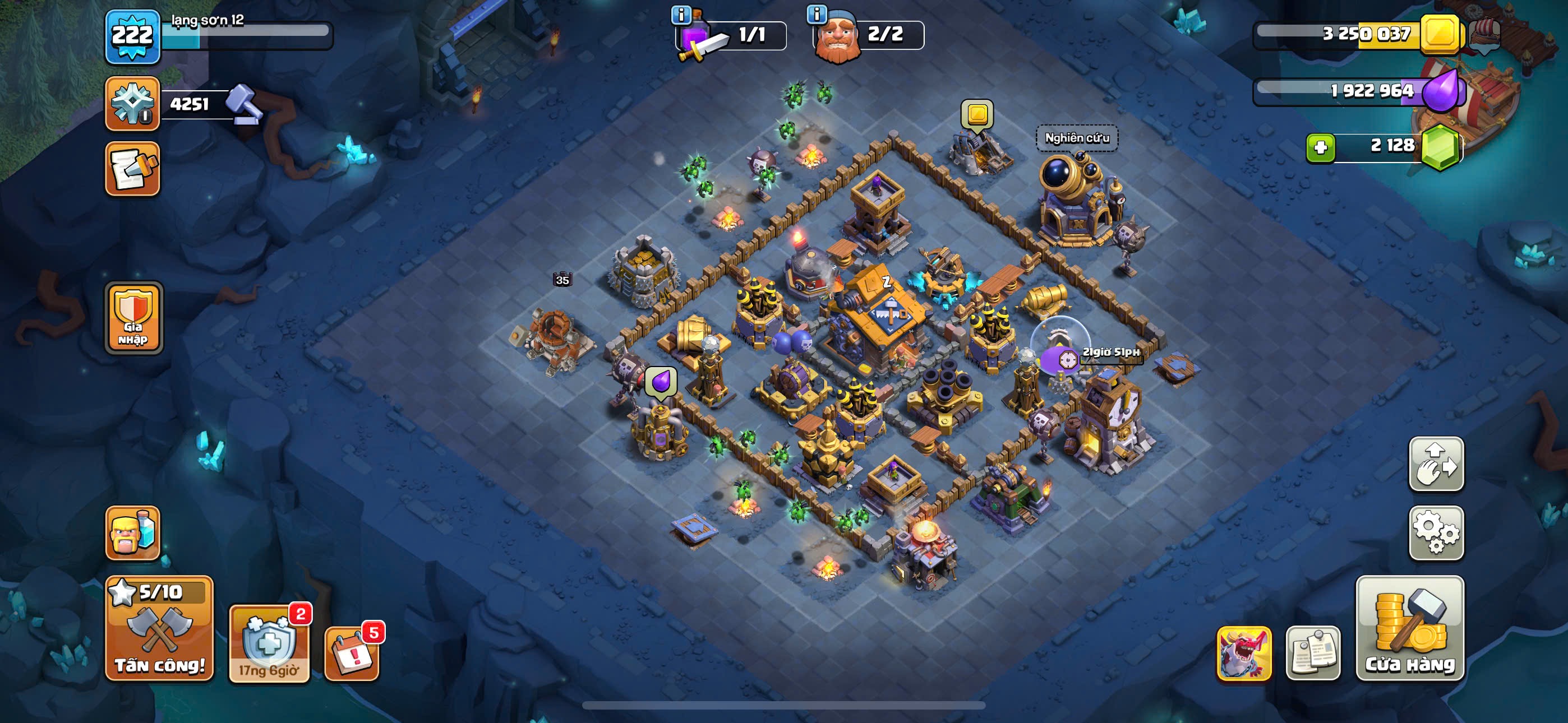
Task: Open the scroll and hammer changelog icon
Action: click(133, 169)
